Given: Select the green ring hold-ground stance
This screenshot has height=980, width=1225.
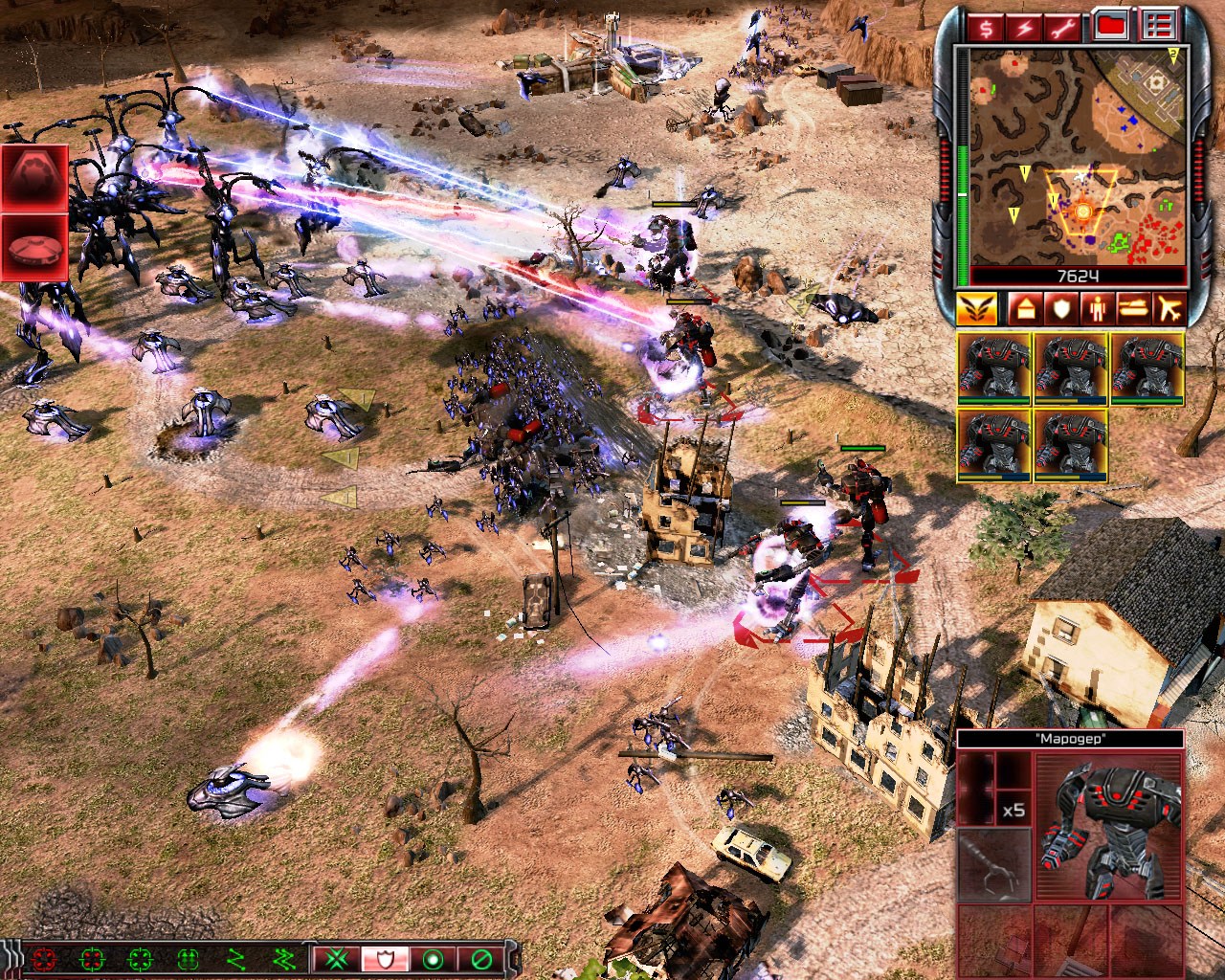Looking at the screenshot, I should 435,958.
